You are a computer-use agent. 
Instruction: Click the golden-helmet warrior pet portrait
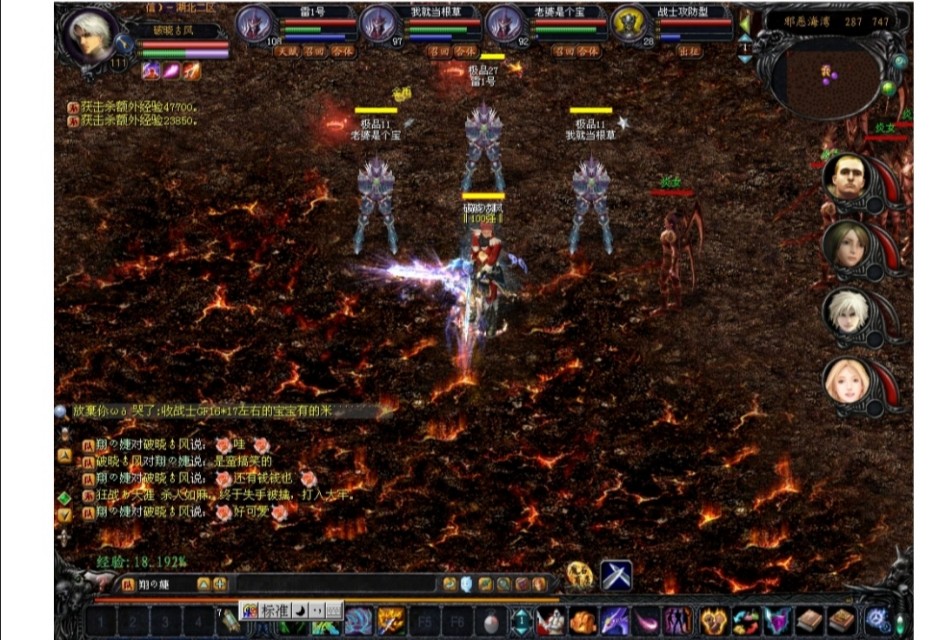629,23
